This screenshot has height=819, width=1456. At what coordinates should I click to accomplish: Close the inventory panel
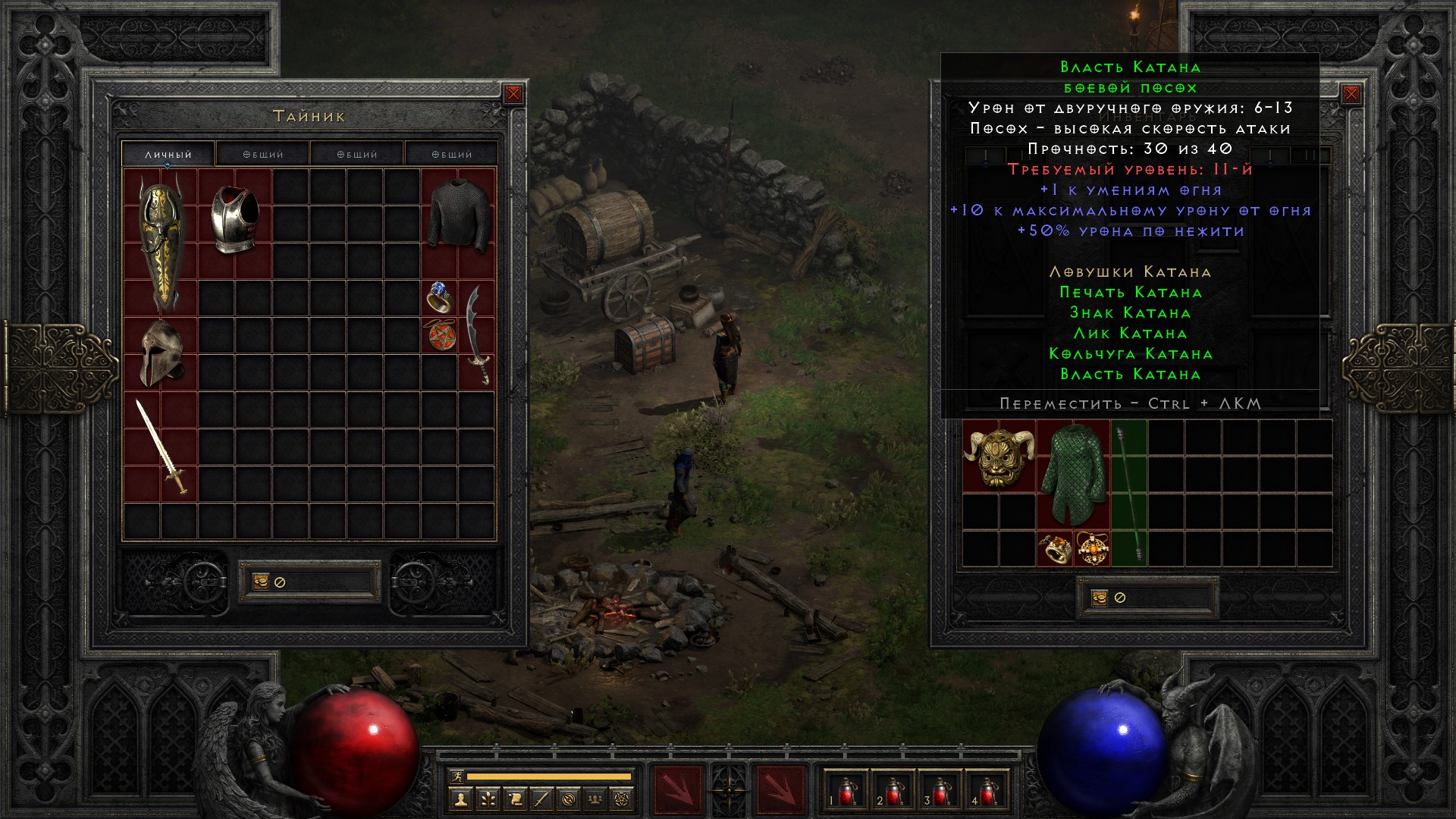pyautogui.click(x=1351, y=94)
